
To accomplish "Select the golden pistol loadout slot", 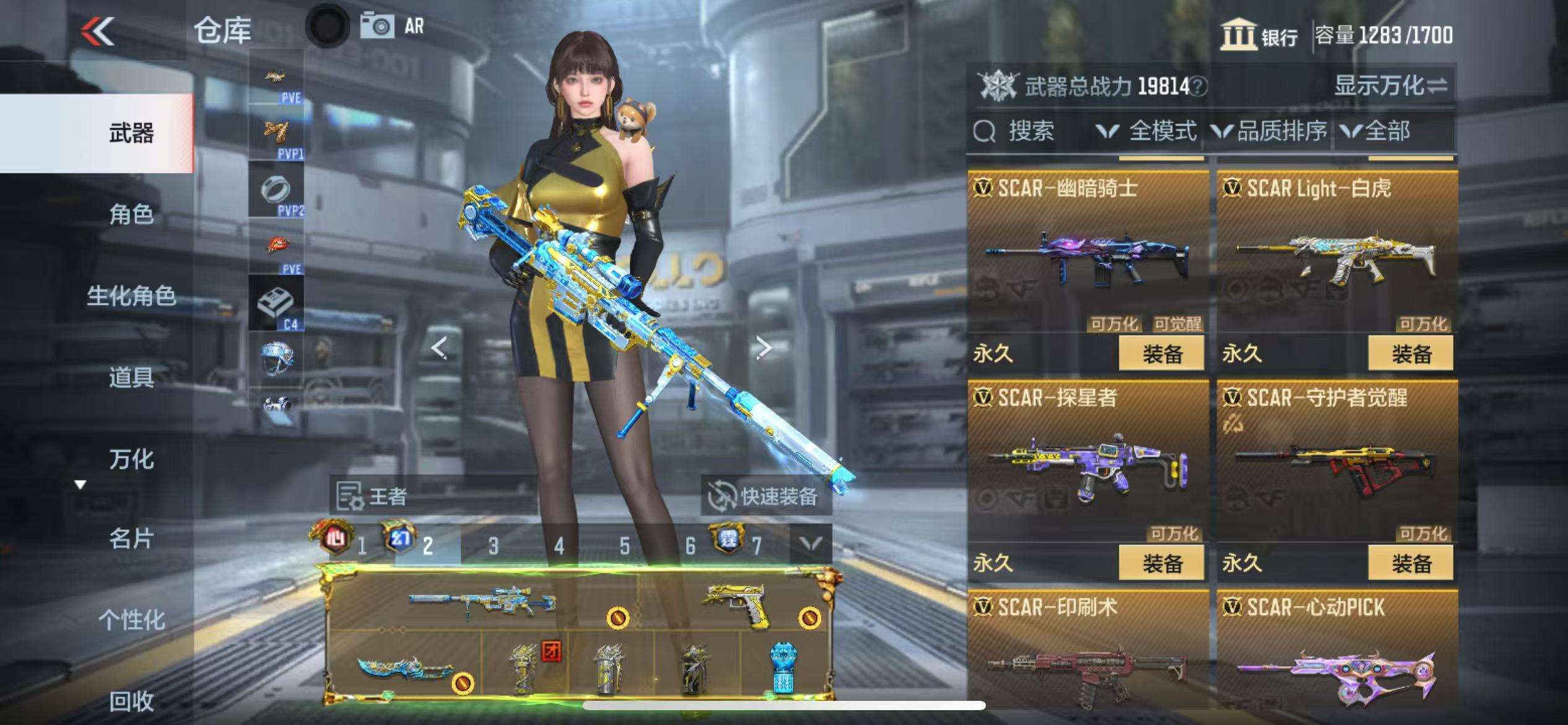I will pyautogui.click(x=736, y=605).
